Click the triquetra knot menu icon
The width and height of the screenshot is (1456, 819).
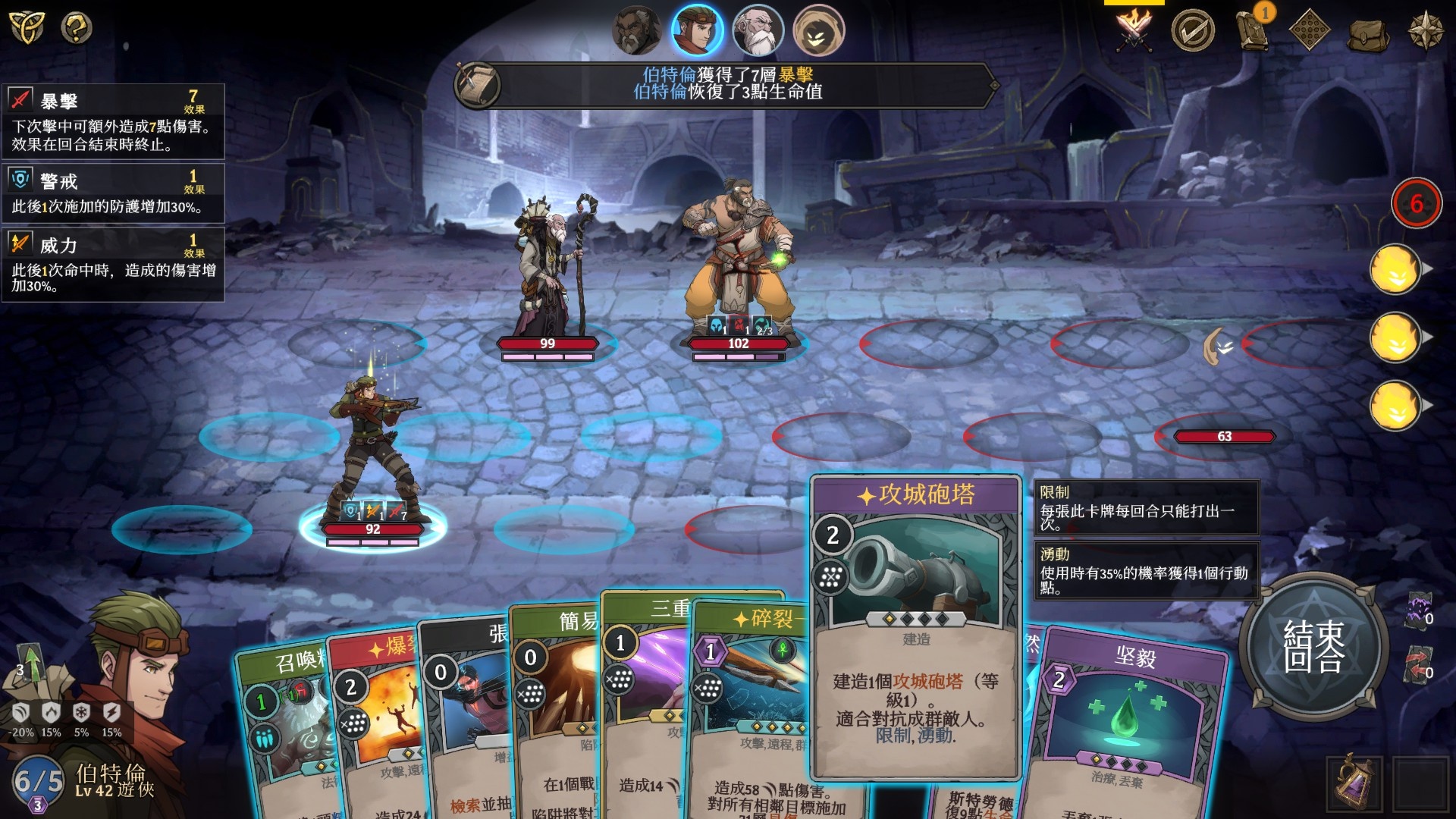tap(27, 28)
